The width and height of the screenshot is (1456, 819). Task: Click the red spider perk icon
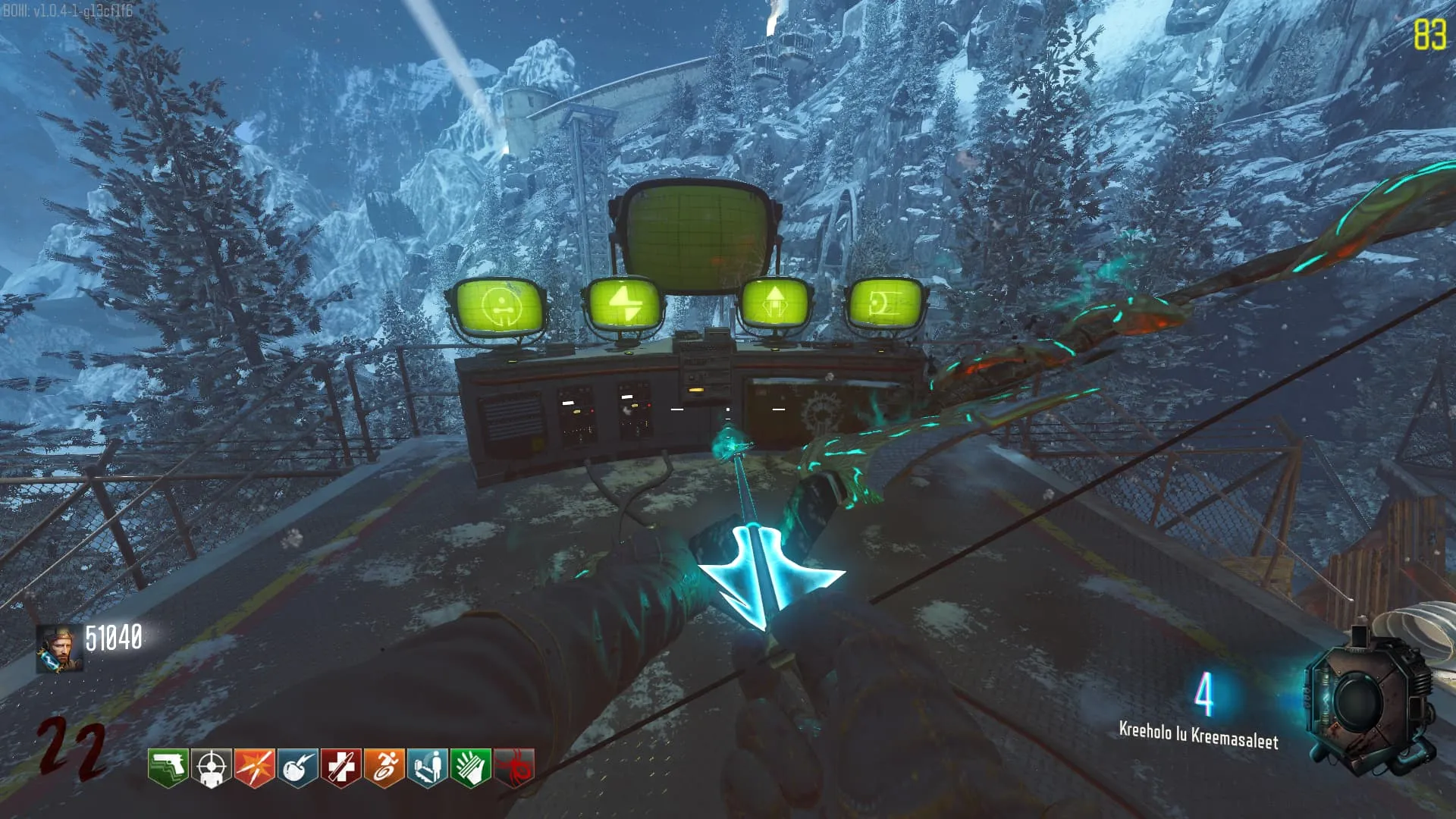(x=514, y=767)
